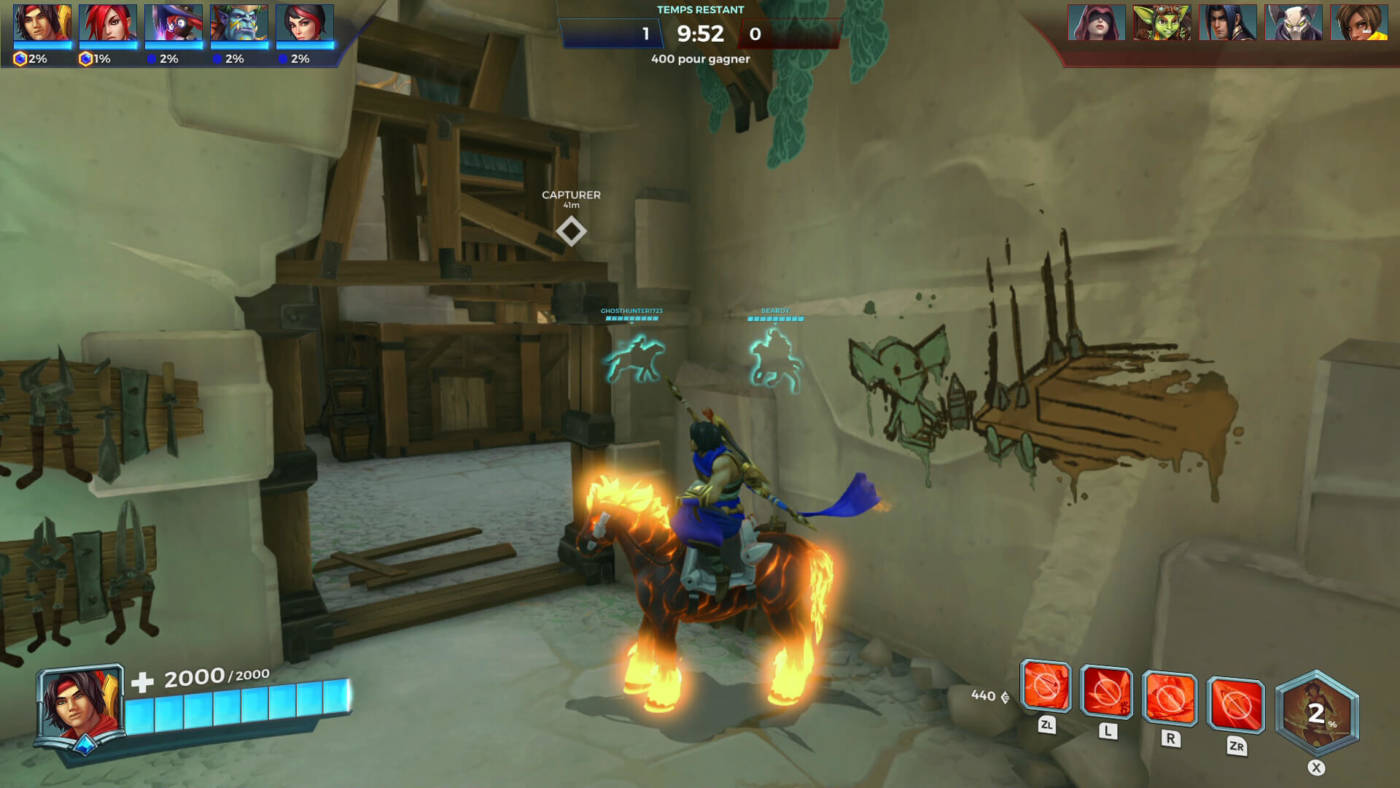The image size is (1400, 788).
Task: Click the Capturer objective diamond marker
Action: click(x=571, y=232)
